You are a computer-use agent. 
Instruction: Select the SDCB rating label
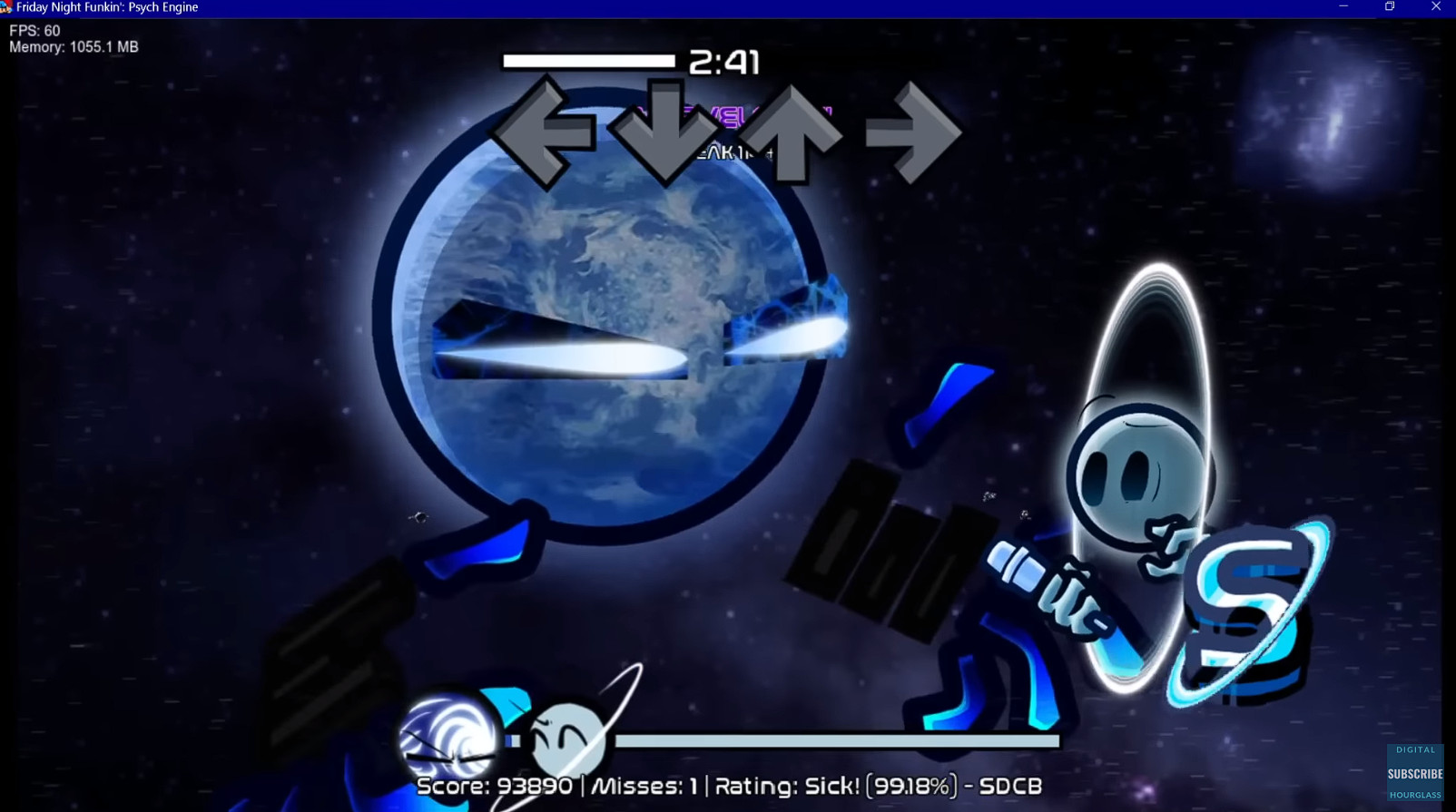click(x=1010, y=786)
